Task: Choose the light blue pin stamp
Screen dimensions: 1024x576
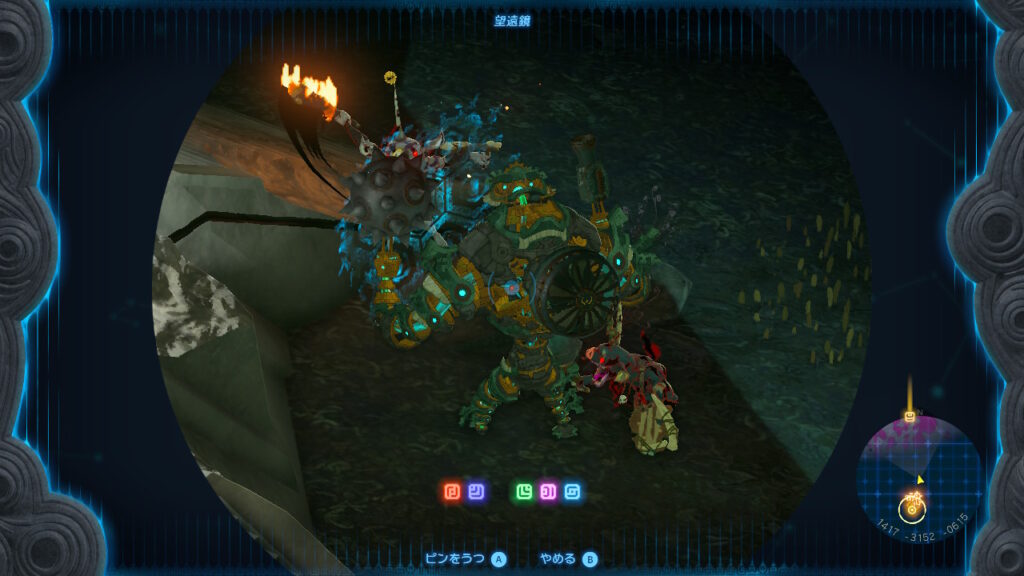Action: (x=572, y=492)
